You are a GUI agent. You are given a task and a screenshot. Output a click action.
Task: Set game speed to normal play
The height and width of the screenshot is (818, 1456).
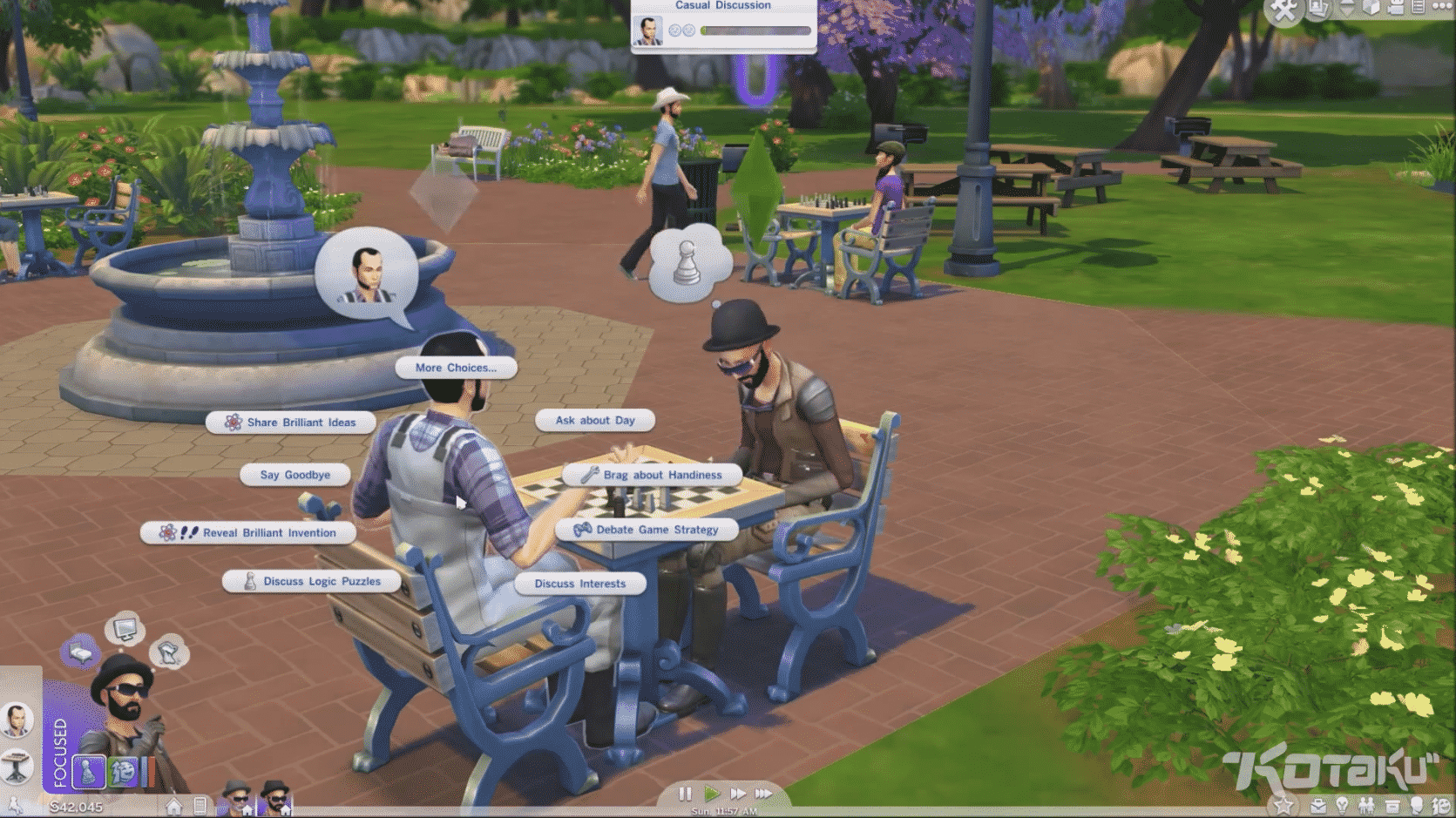pyautogui.click(x=712, y=794)
